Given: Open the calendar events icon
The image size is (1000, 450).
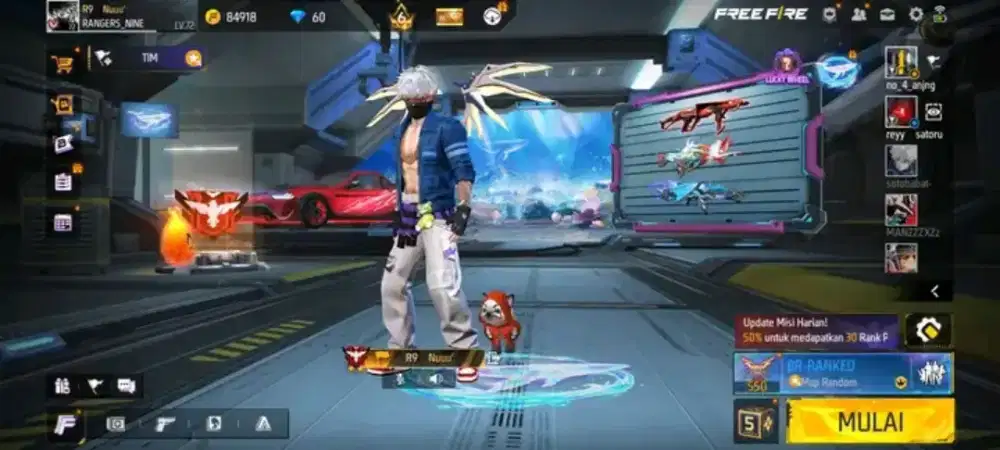Looking at the screenshot, I should [63, 222].
